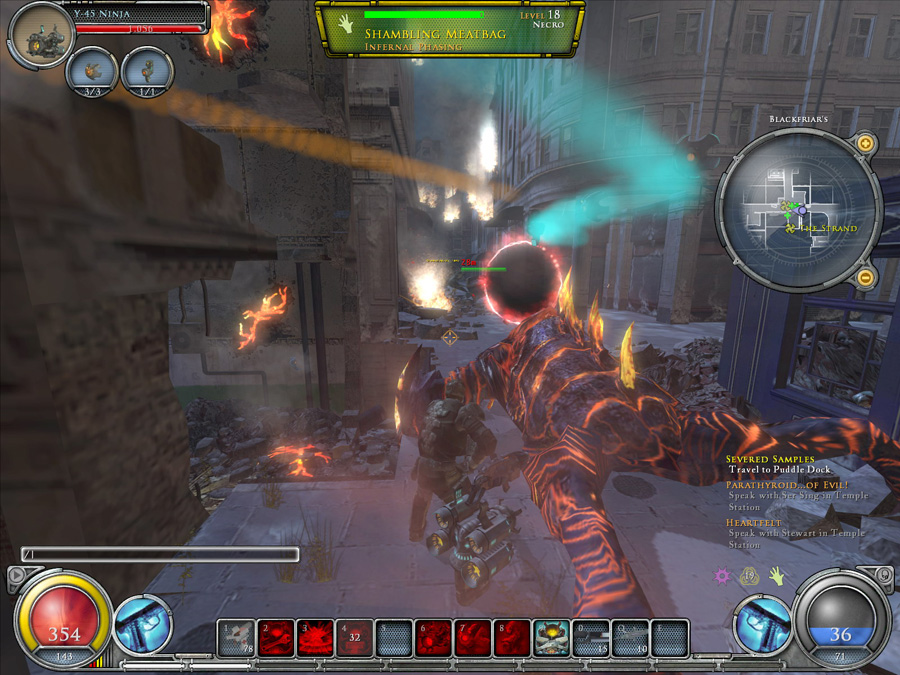The image size is (900, 675).
Task: Zoom in the minimap with the plus button
Action: click(x=866, y=144)
